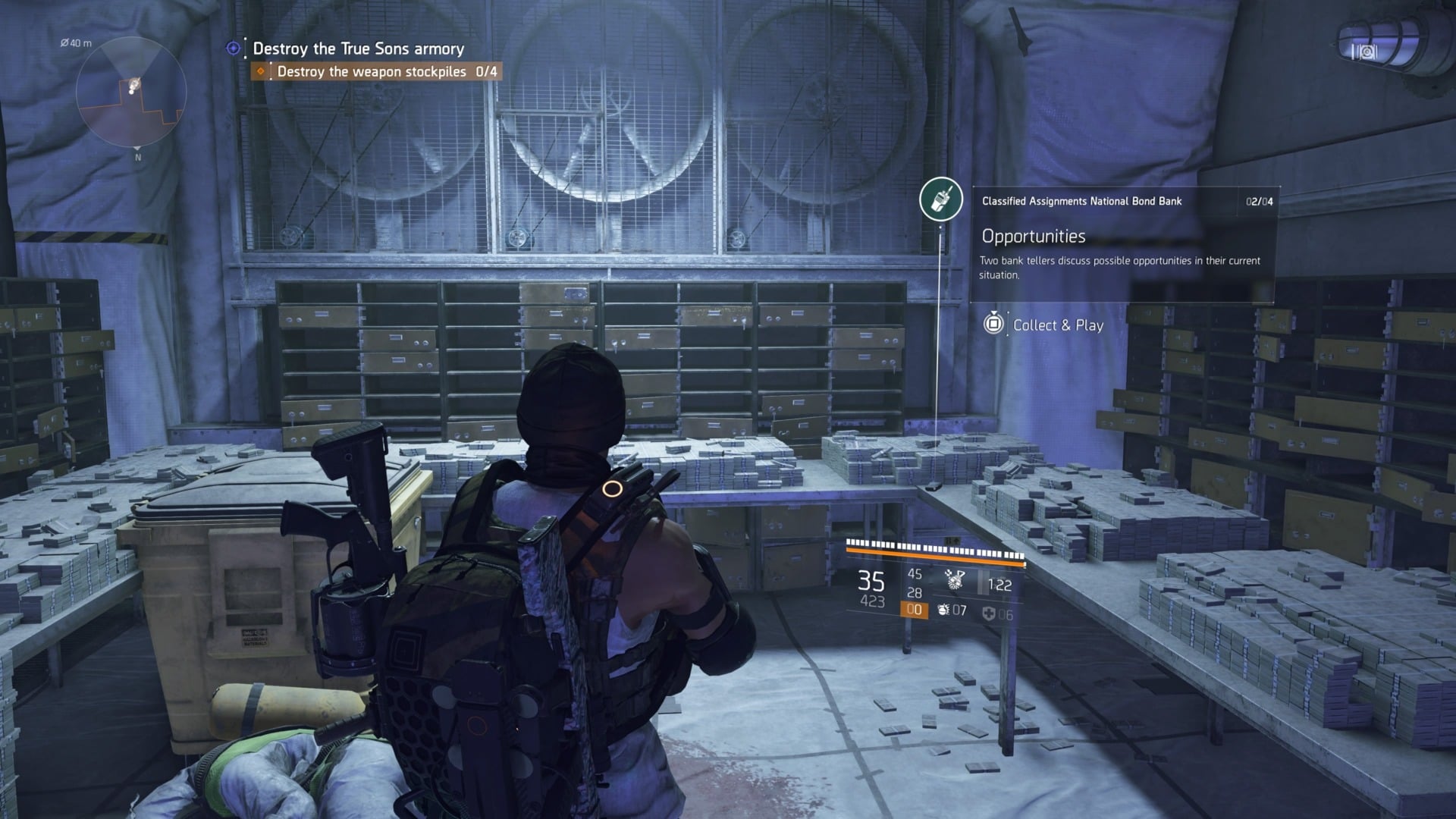The width and height of the screenshot is (1456, 819).
Task: Use the armor kit shield icon
Action: tap(988, 613)
